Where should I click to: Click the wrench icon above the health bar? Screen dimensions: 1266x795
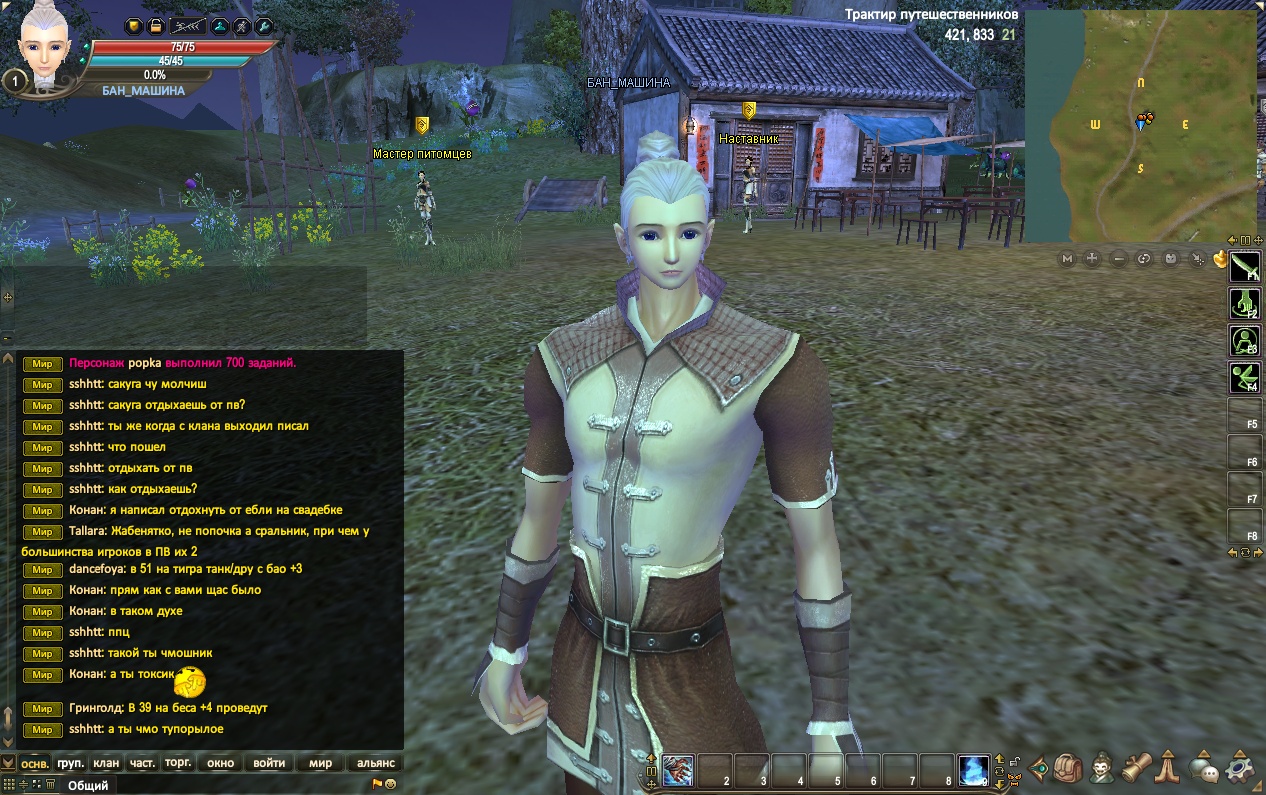pyautogui.click(x=264, y=26)
